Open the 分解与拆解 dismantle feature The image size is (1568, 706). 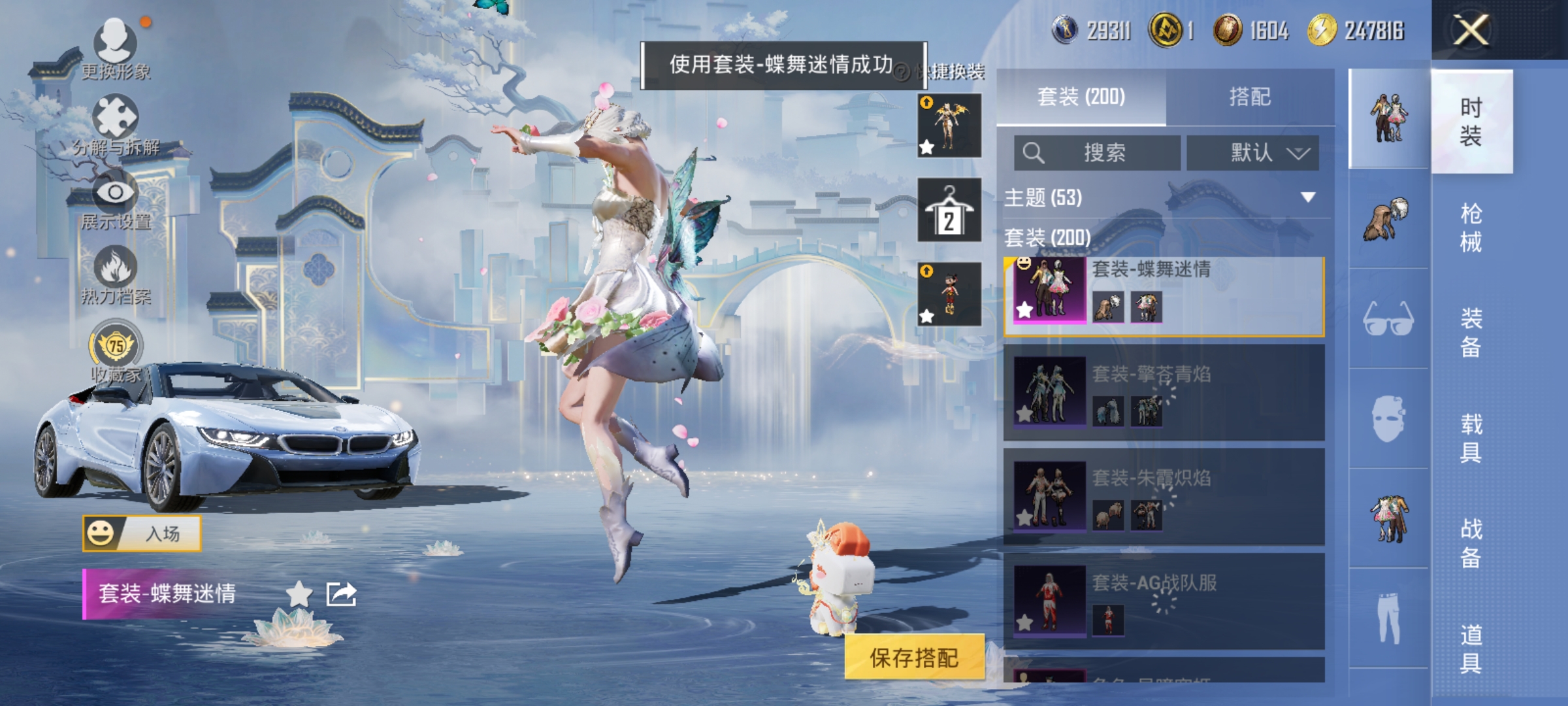click(116, 118)
